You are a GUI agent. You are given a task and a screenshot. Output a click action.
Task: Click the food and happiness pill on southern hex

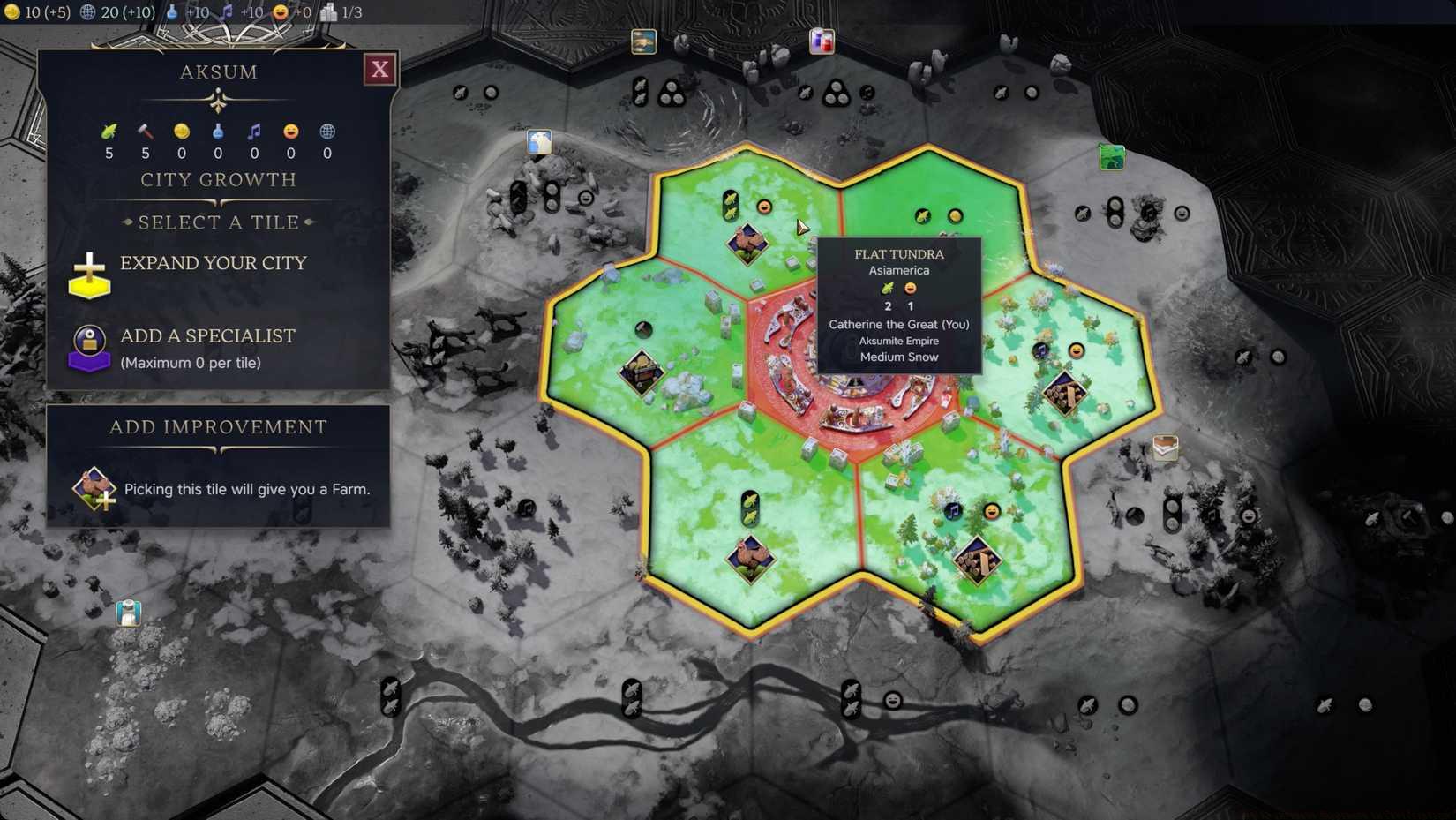point(749,505)
